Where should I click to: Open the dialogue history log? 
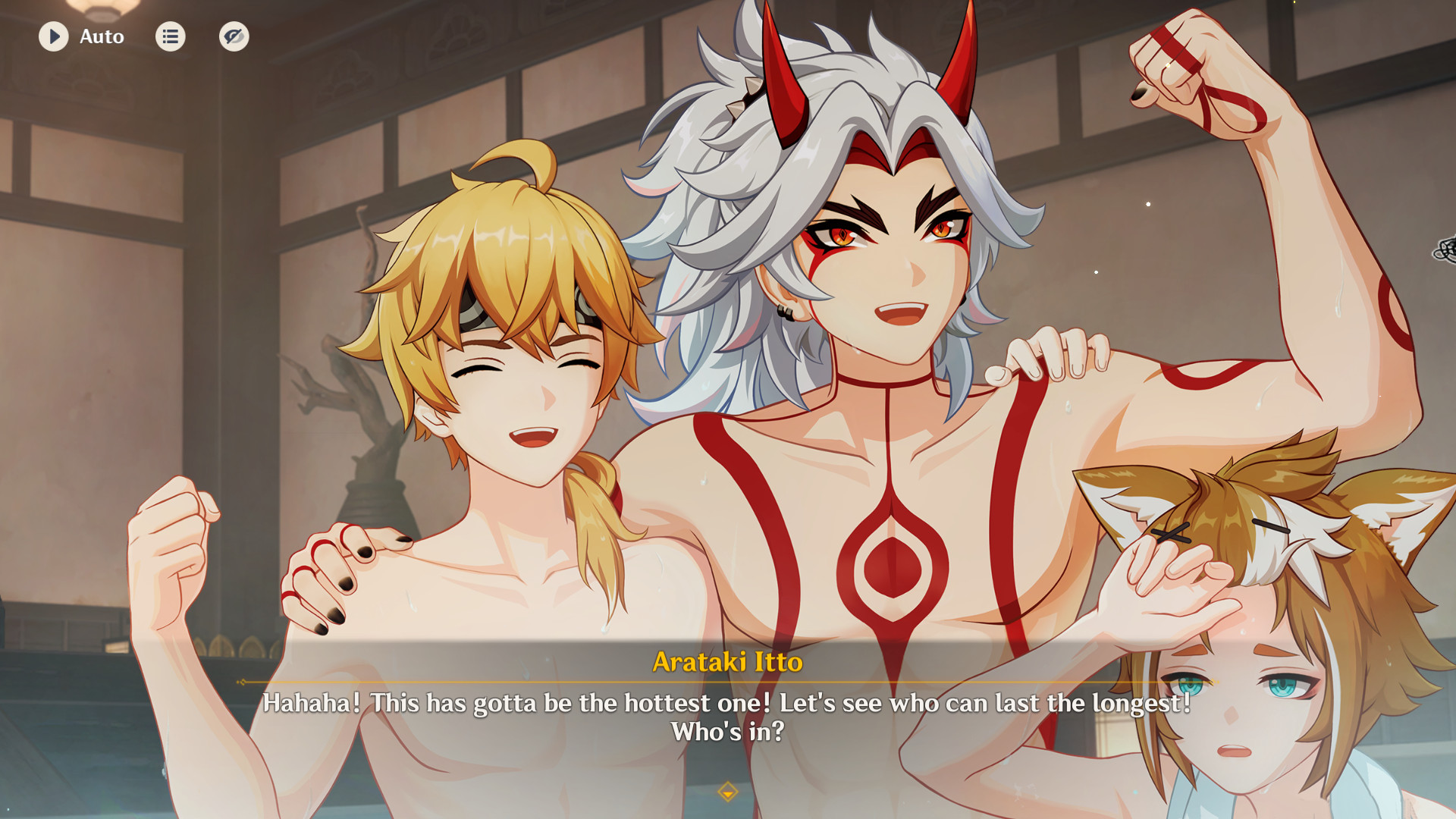(171, 36)
